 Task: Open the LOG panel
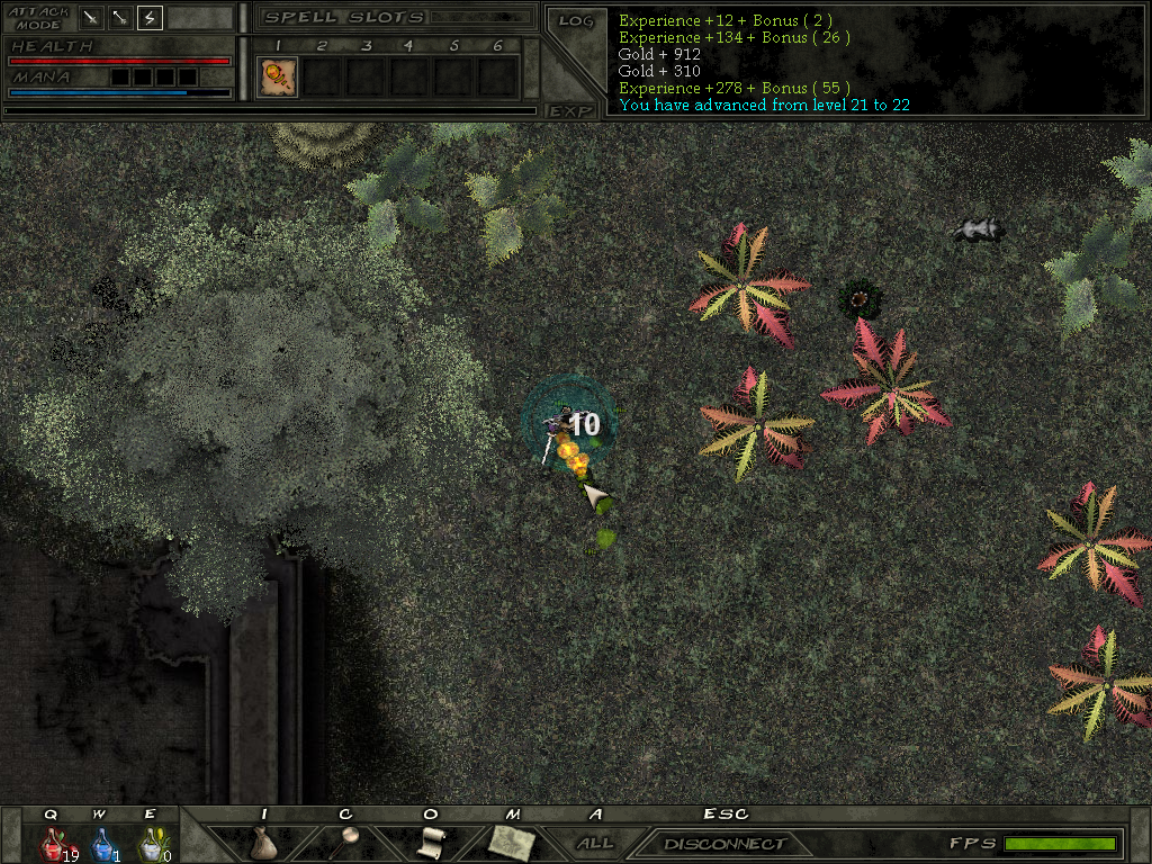(575, 21)
